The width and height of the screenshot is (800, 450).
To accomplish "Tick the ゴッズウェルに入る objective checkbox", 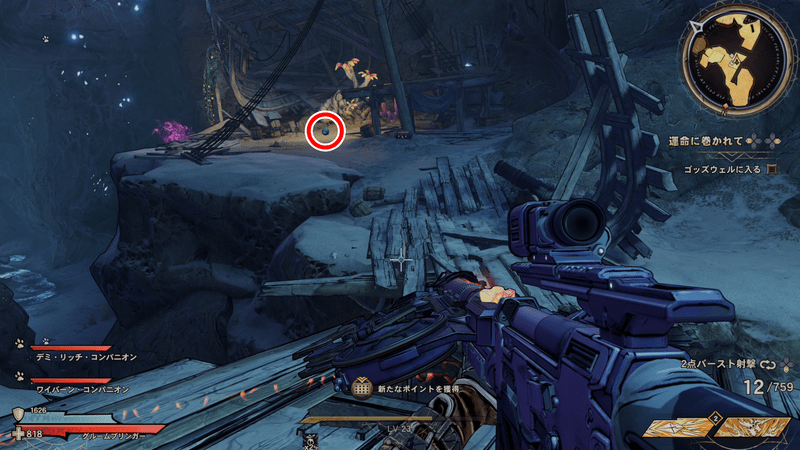I will tap(772, 170).
